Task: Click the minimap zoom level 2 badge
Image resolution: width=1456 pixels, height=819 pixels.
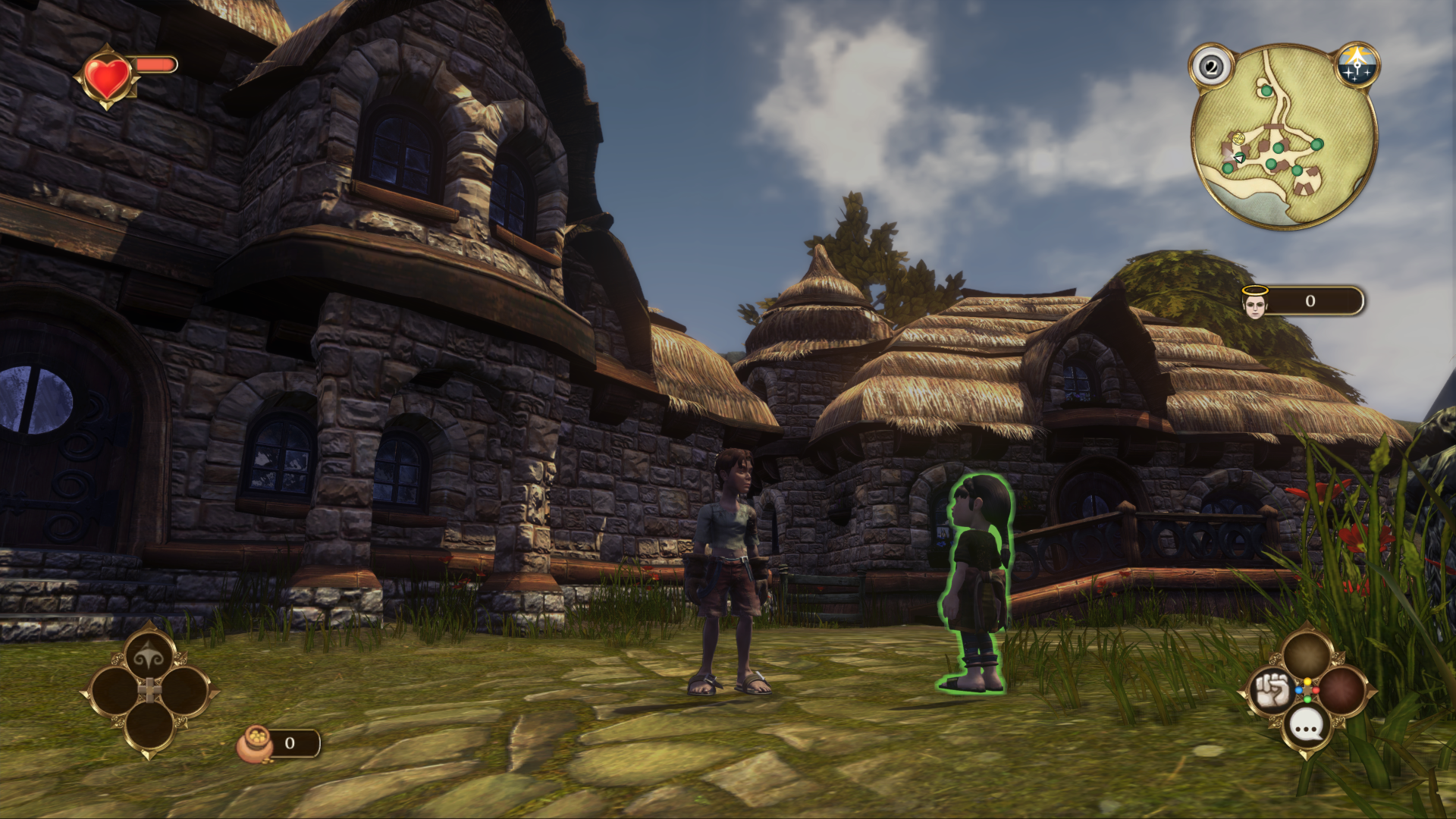Action: tap(1211, 67)
